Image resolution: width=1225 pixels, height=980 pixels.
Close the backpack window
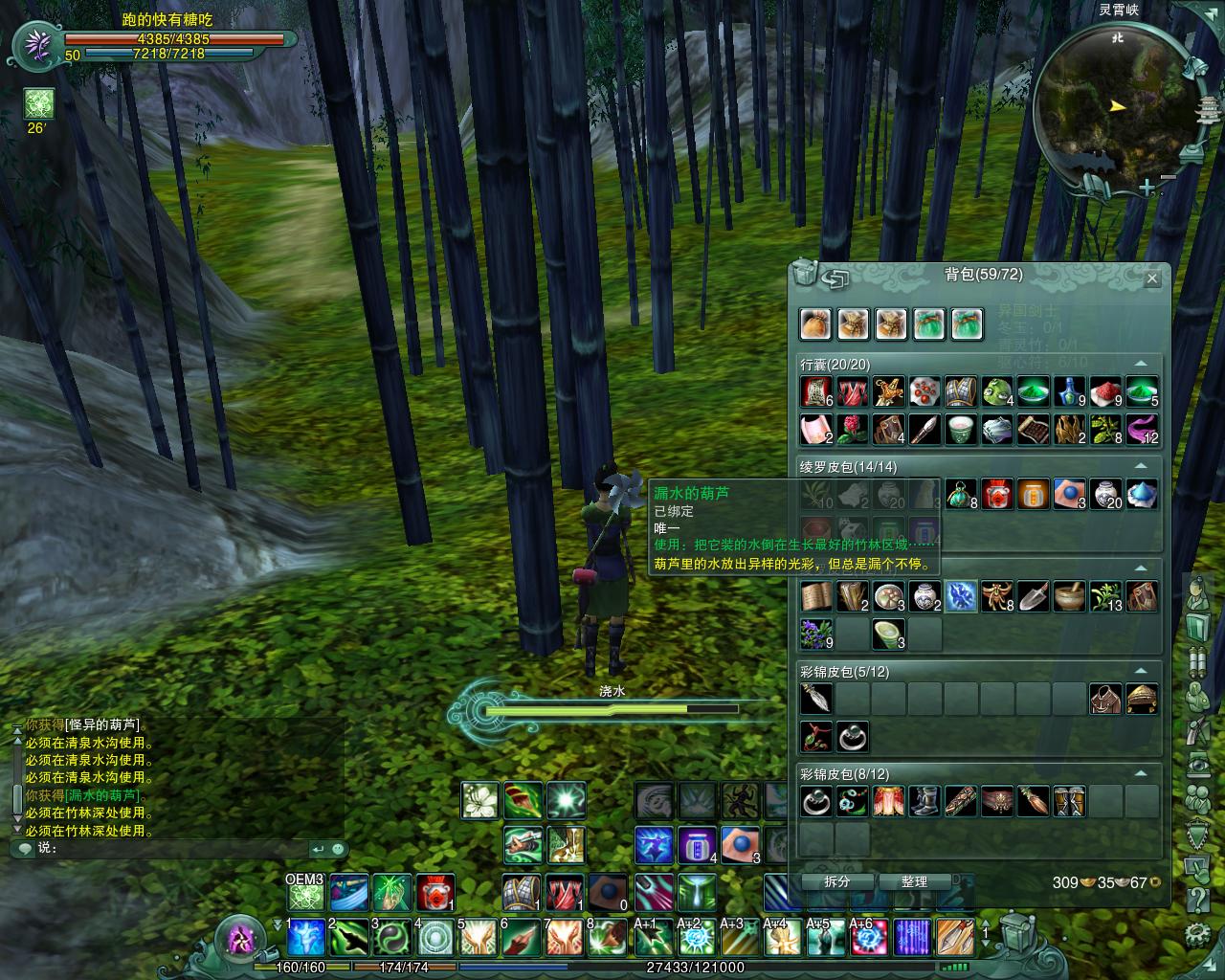pos(1152,278)
